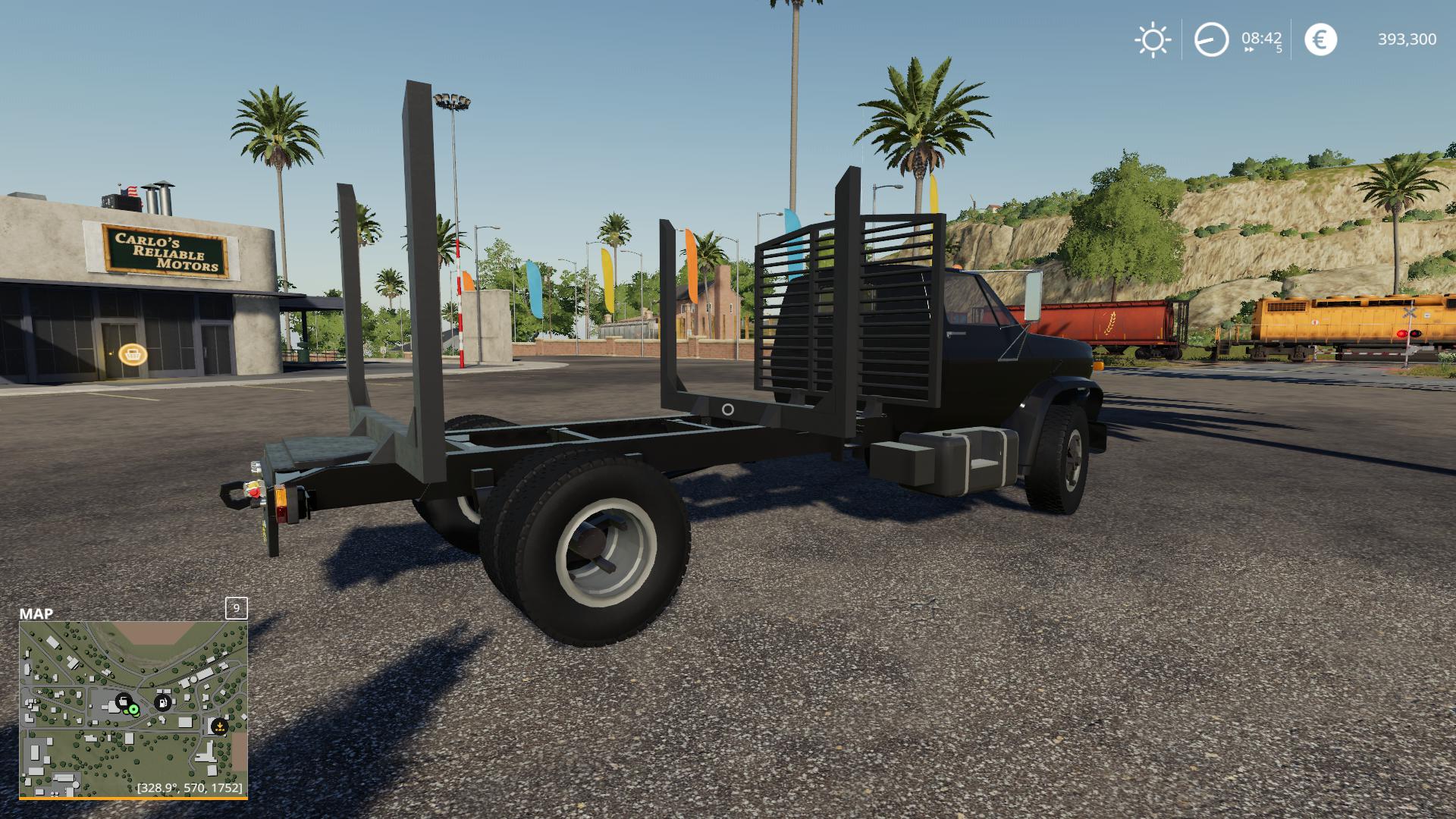Click the sun weather icon

coord(1152,39)
